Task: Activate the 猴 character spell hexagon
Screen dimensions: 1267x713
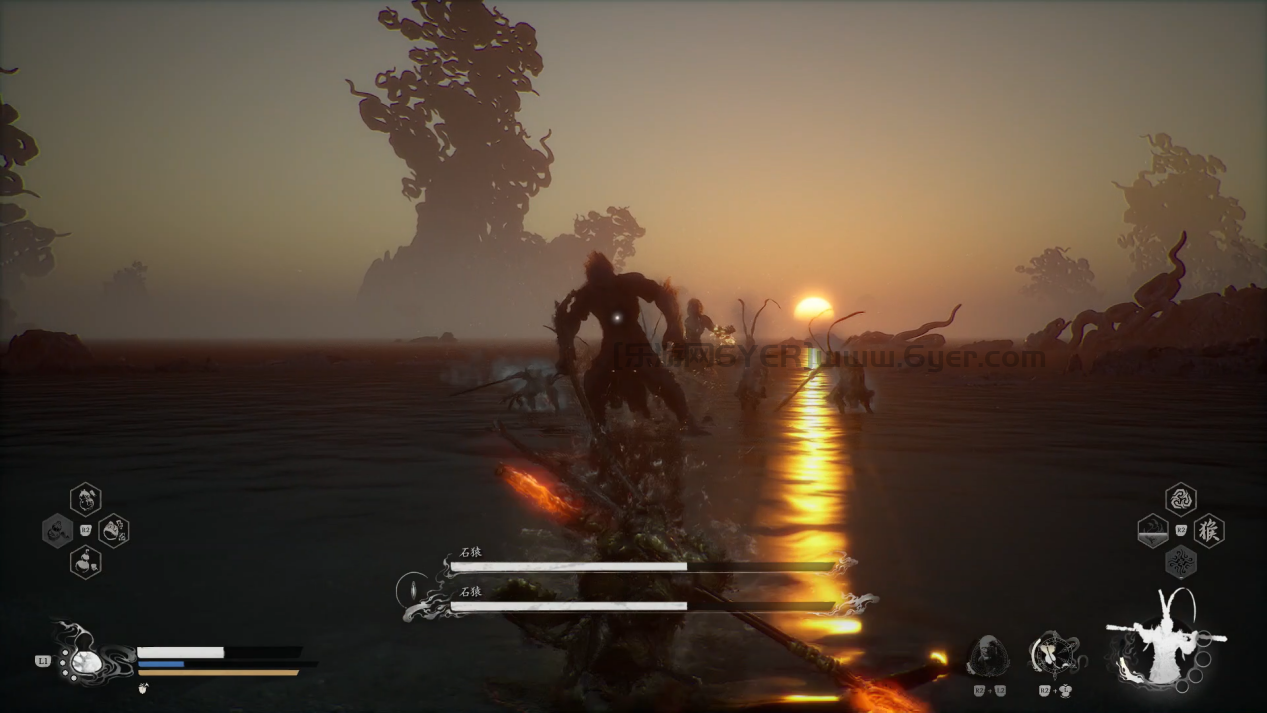Action: pos(1210,530)
